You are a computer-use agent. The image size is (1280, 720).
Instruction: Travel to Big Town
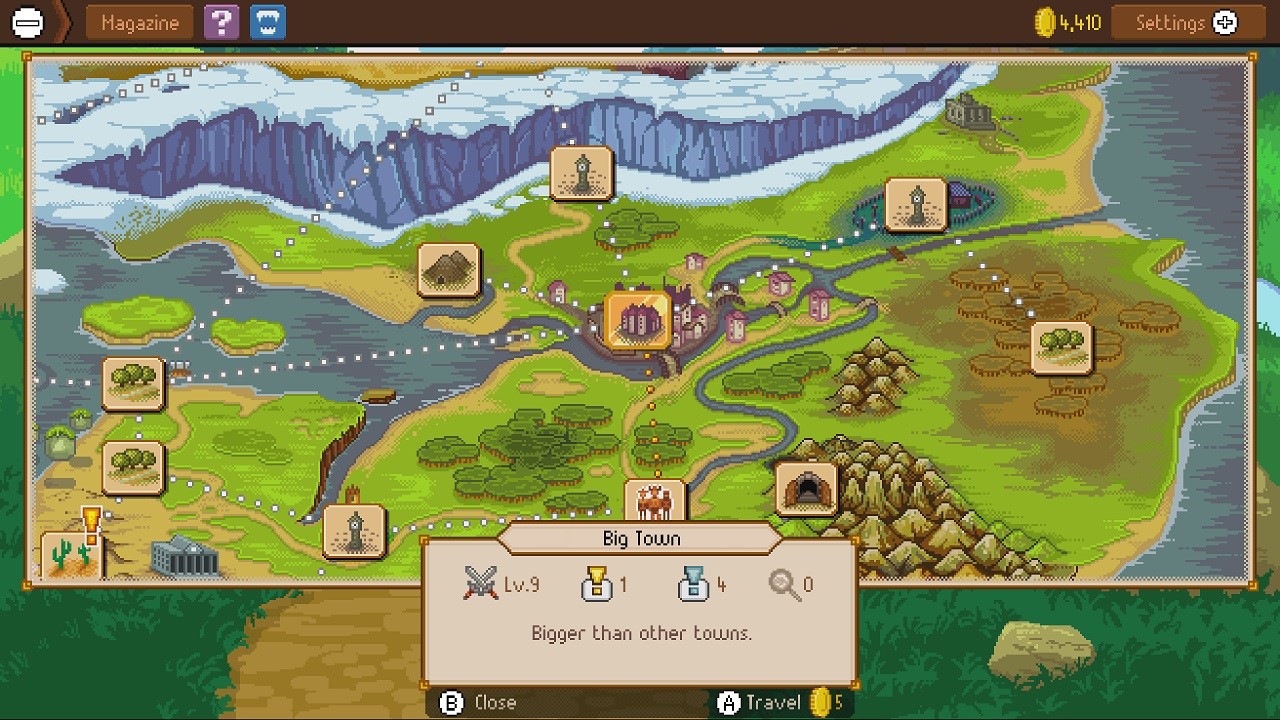pyautogui.click(x=772, y=703)
